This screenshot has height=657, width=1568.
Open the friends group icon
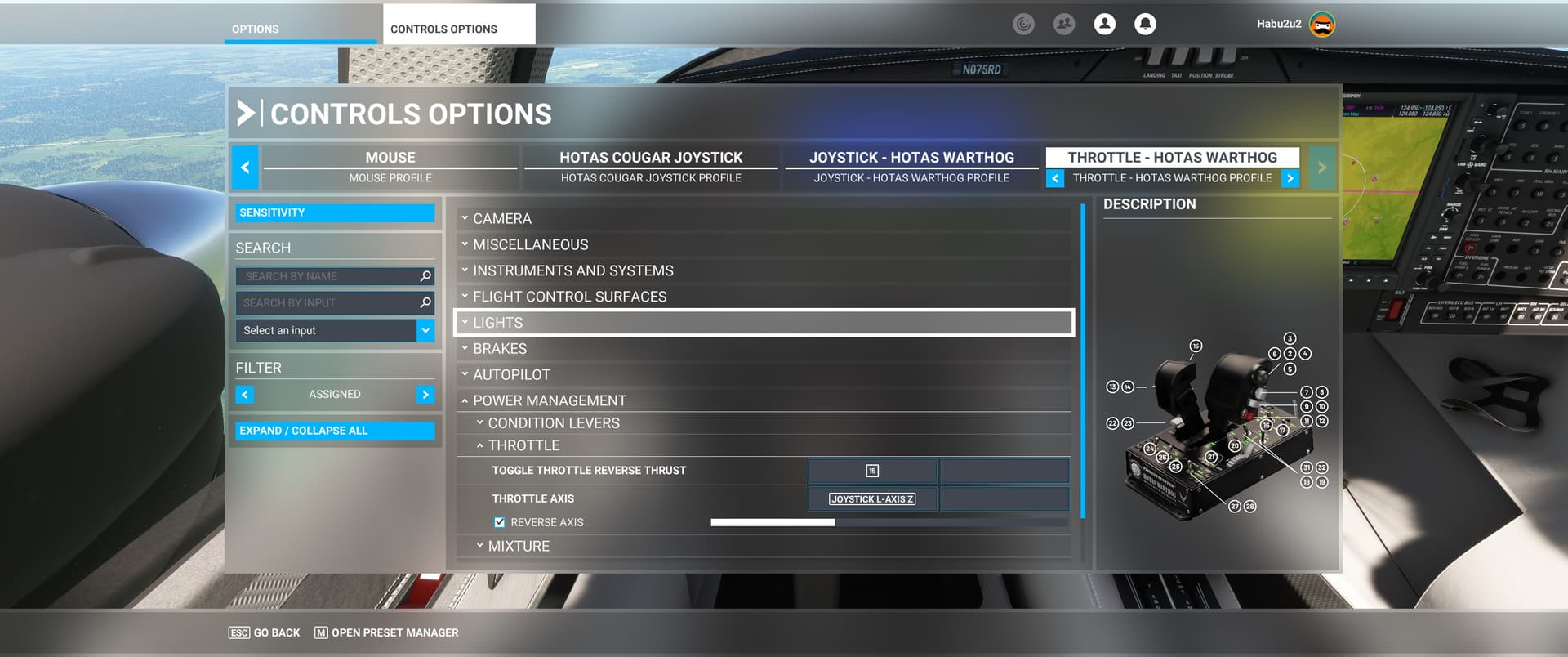pyautogui.click(x=1064, y=24)
